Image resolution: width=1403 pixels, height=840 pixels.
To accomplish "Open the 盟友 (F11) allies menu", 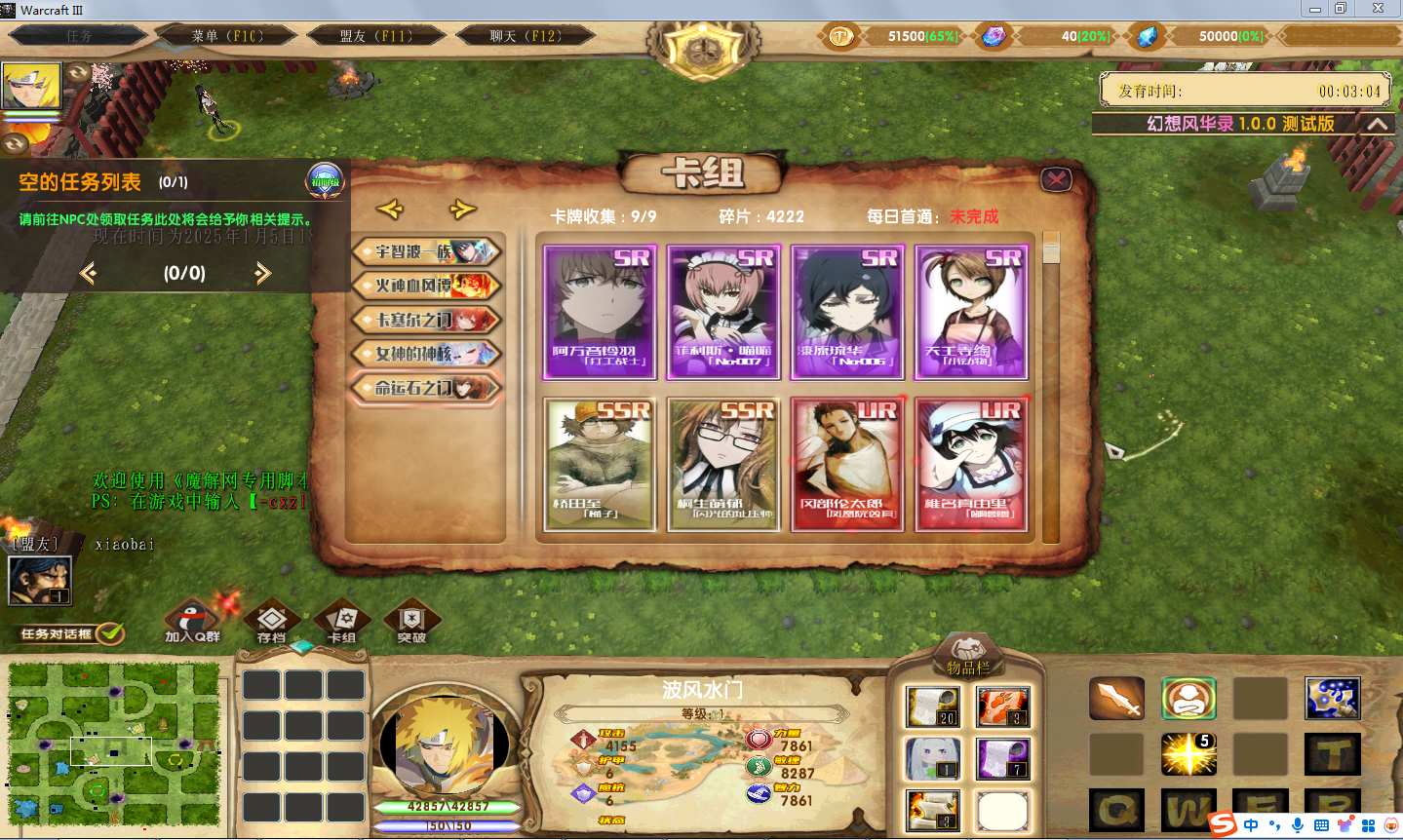I will pos(375,36).
